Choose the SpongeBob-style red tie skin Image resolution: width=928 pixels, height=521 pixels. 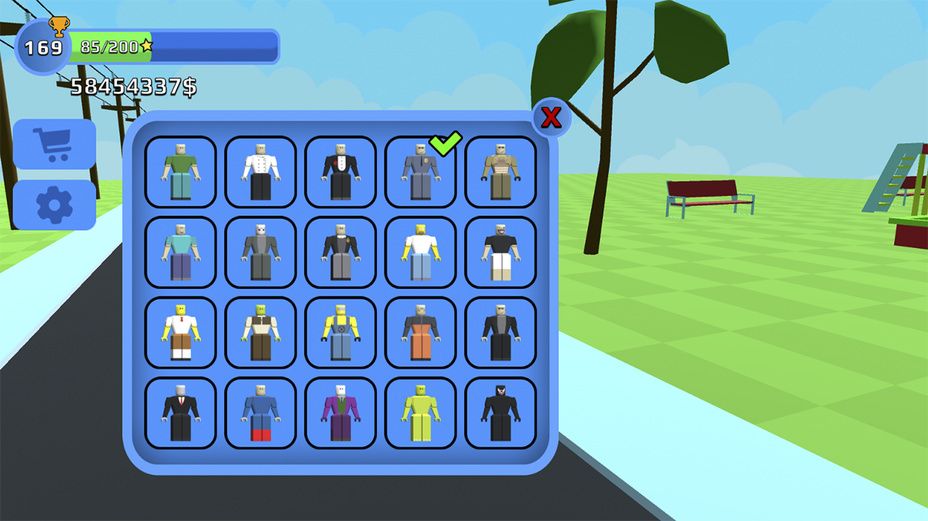[x=181, y=332]
